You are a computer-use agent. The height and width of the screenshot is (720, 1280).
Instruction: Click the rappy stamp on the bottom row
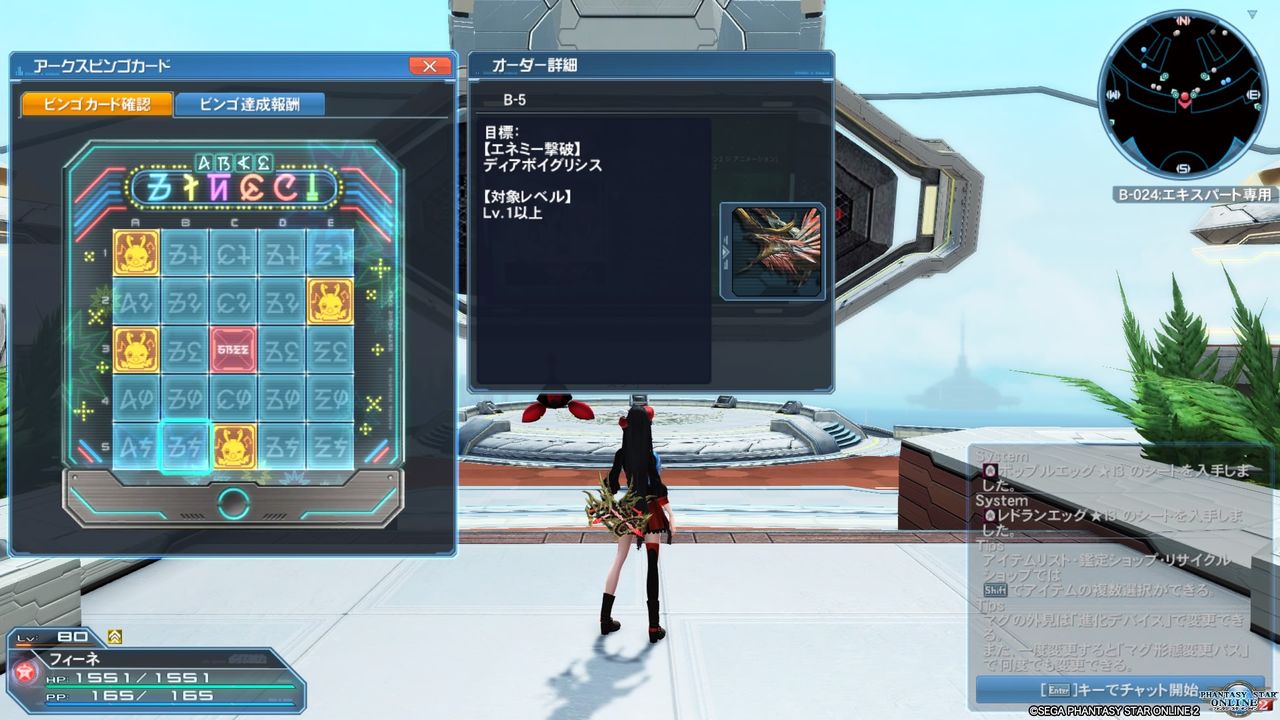click(234, 447)
